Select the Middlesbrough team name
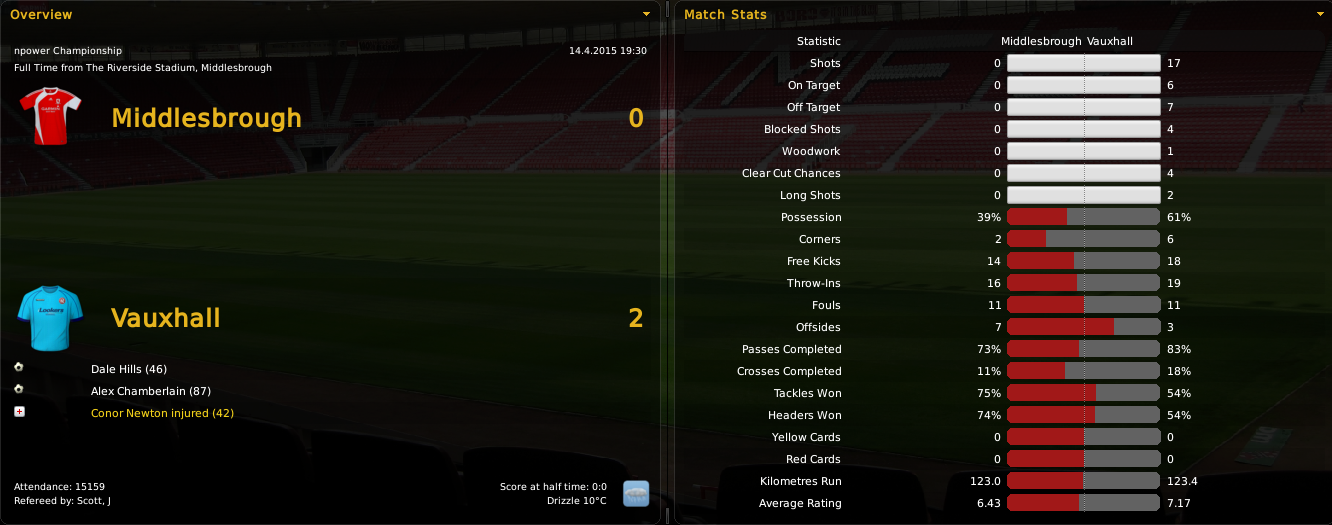 pos(206,118)
